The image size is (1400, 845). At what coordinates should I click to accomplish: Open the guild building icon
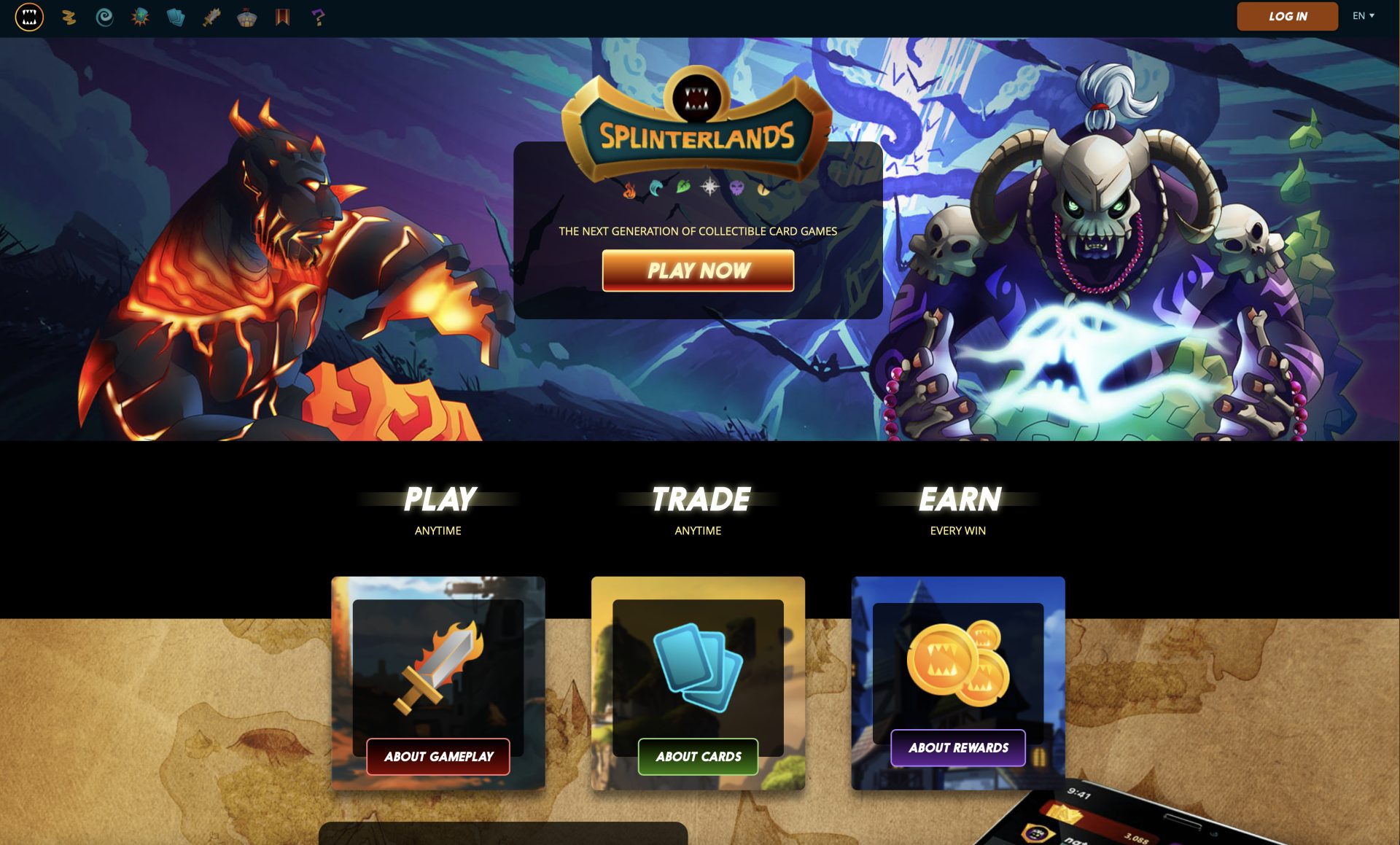pyautogui.click(x=247, y=17)
